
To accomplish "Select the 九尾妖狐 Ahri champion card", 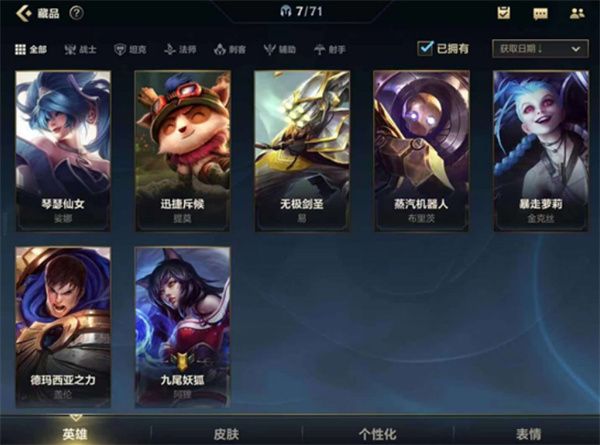I will 182,324.
